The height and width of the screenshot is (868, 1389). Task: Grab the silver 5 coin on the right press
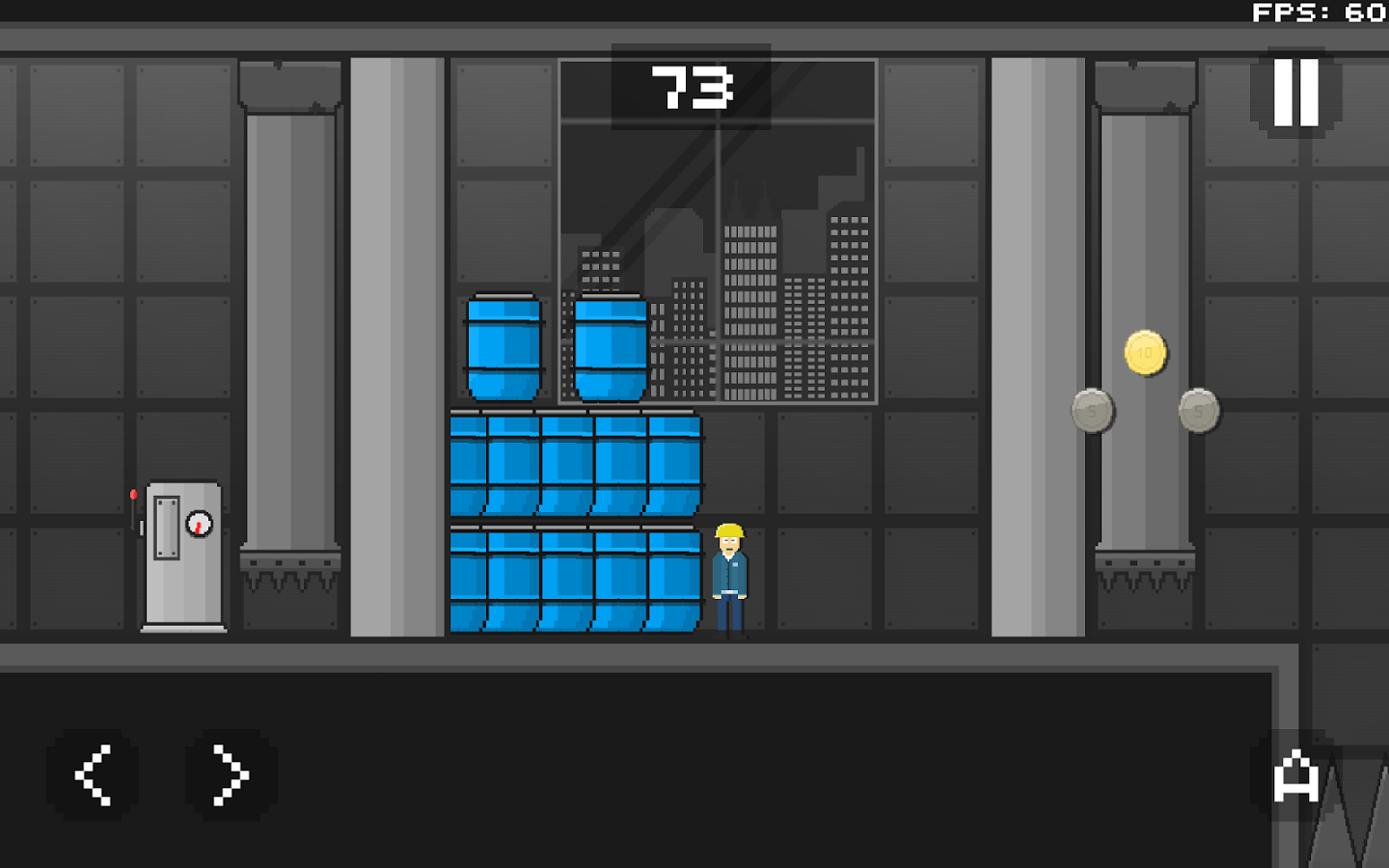click(x=1199, y=410)
